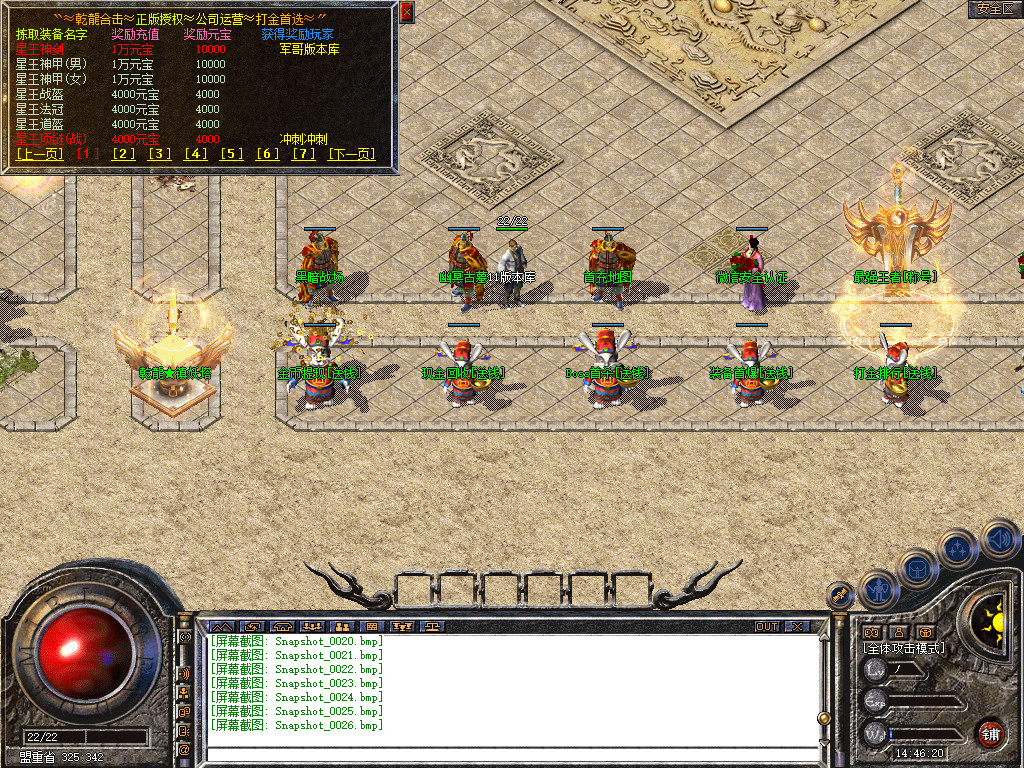Go to page 2 of the reward list
Screen dimensions: 1024x768
tap(123, 153)
